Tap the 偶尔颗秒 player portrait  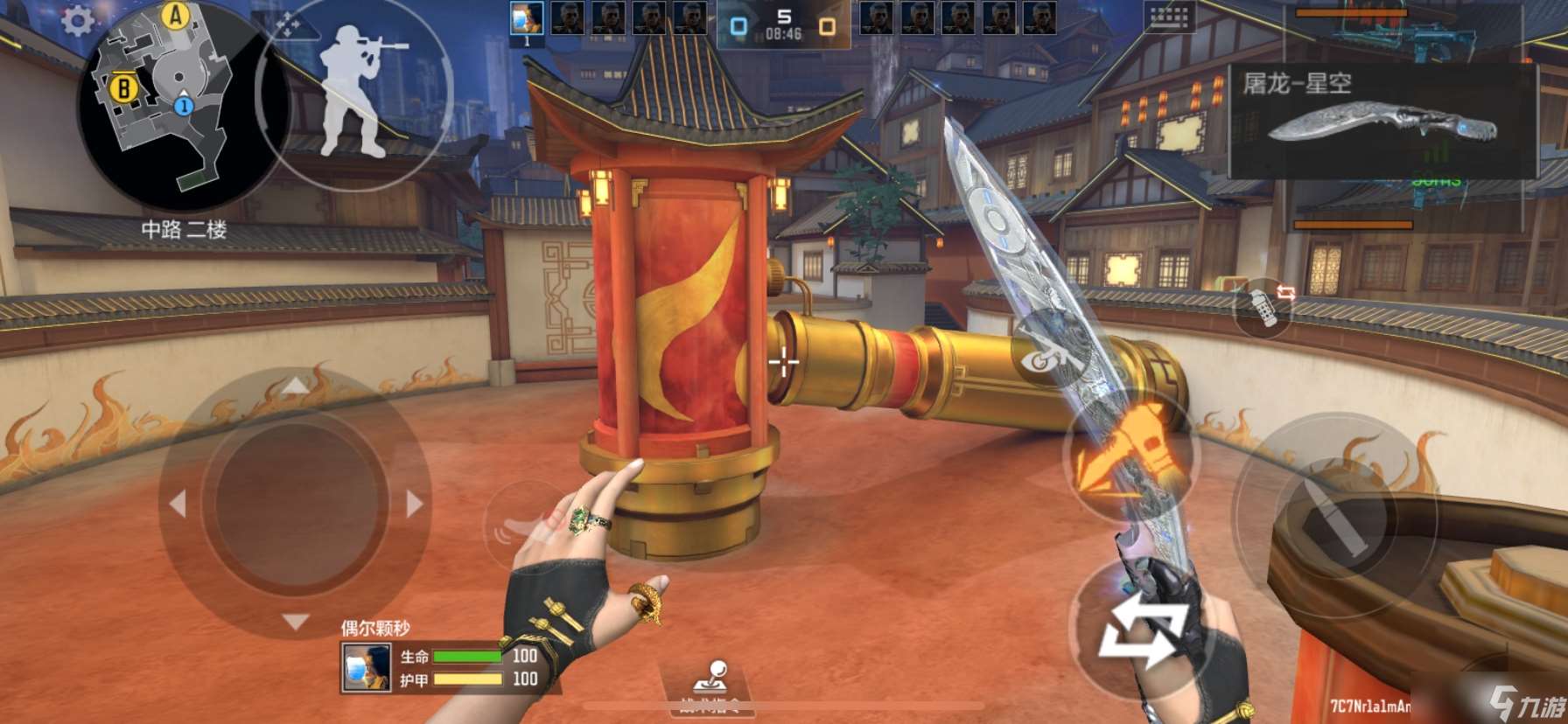pos(366,667)
